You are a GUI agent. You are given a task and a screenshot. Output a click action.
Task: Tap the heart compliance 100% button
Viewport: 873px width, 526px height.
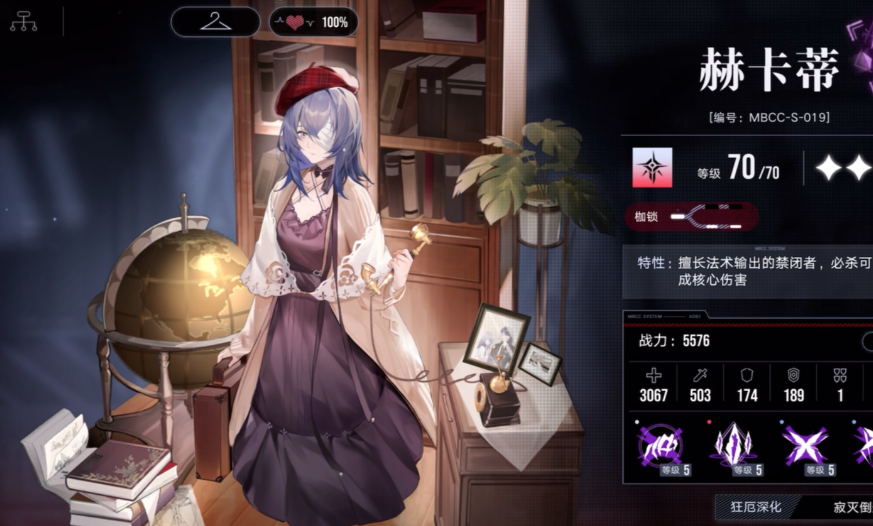click(314, 21)
